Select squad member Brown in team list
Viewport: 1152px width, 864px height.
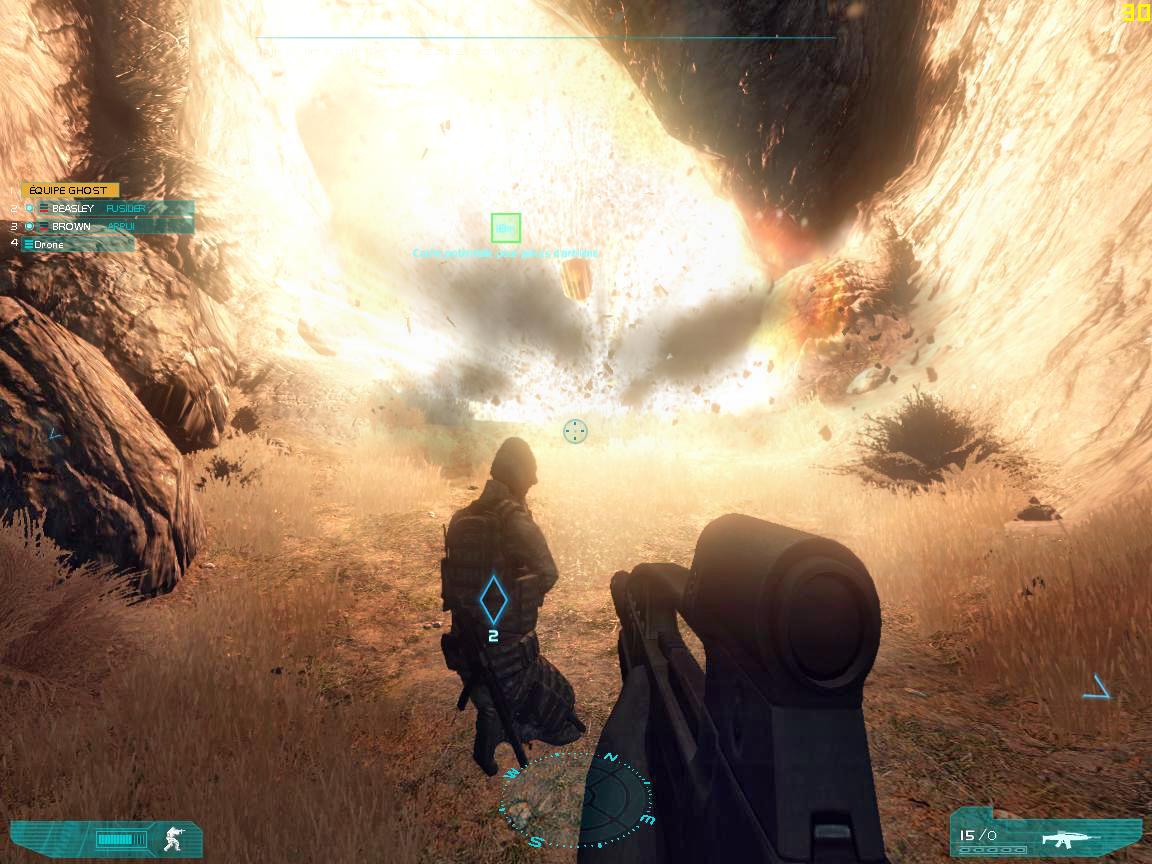pos(71,226)
